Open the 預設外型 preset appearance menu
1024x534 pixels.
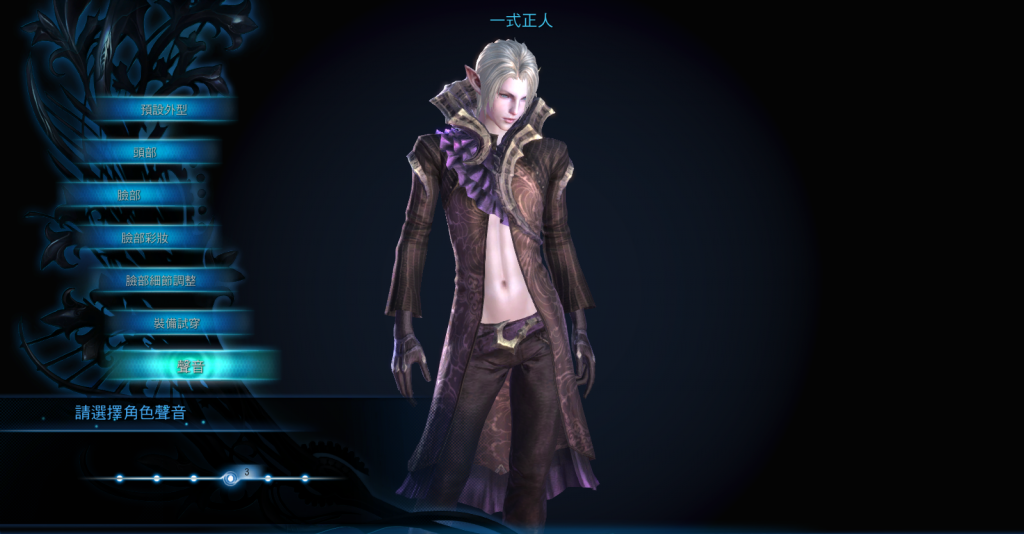pos(164,109)
